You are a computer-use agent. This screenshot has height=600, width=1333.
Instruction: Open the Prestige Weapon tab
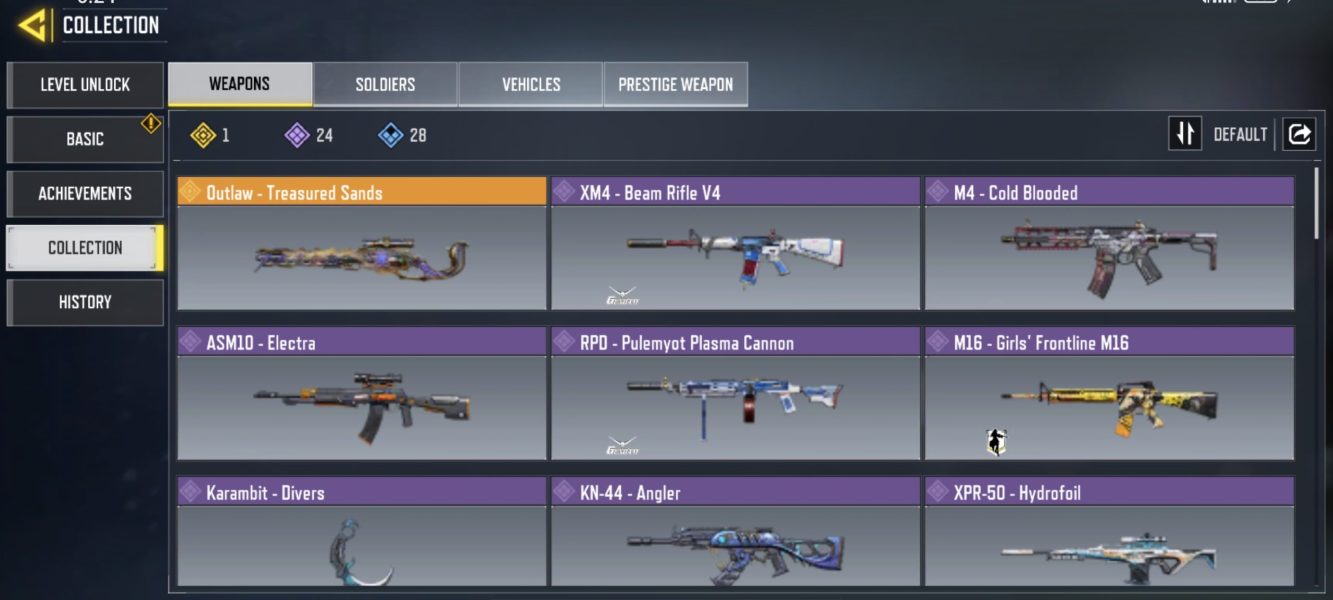675,85
